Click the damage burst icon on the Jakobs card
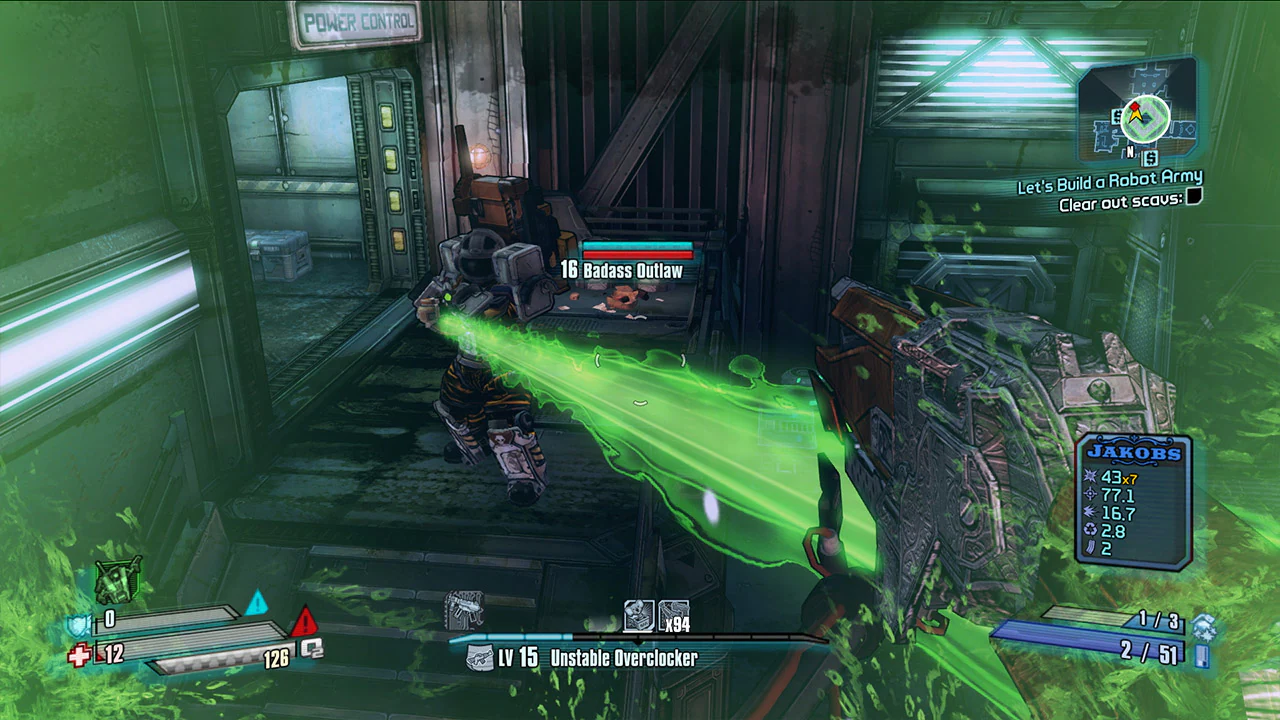This screenshot has height=720, width=1280. 1090,476
